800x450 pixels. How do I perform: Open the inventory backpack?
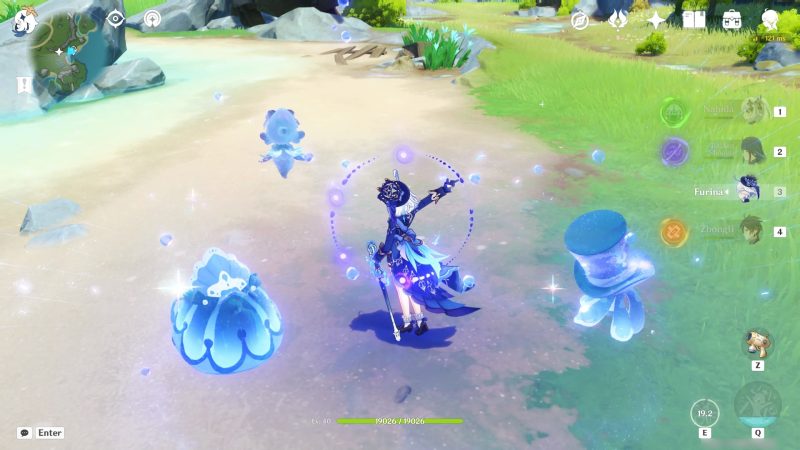[732, 20]
